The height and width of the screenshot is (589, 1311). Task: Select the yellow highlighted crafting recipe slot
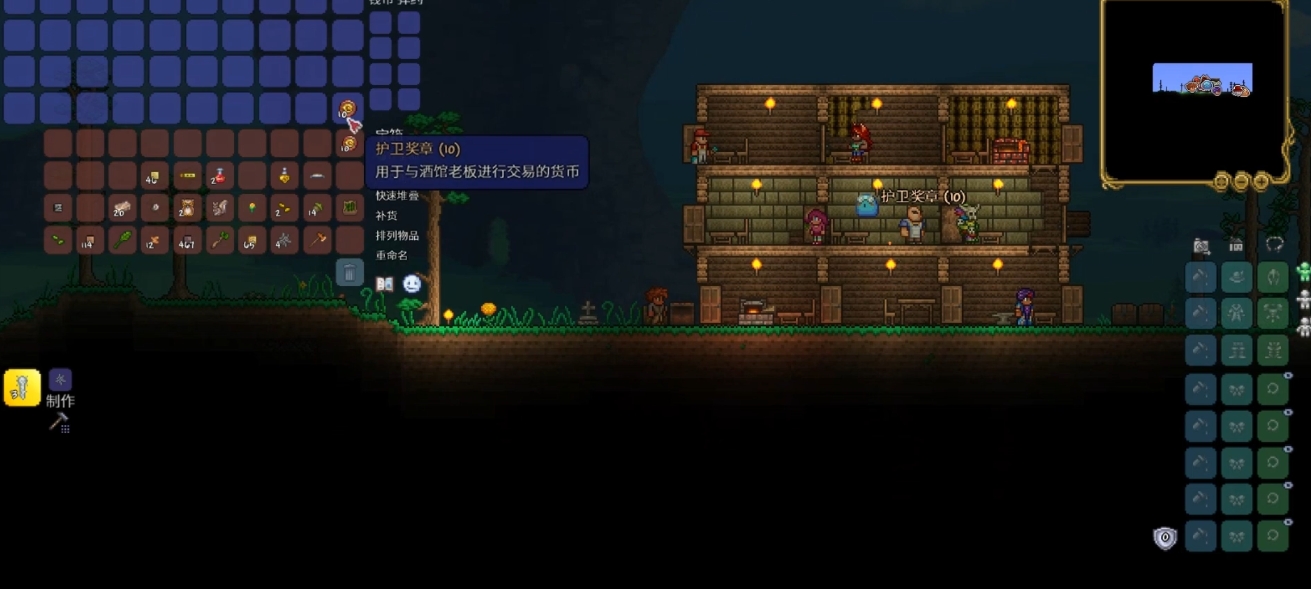pyautogui.click(x=22, y=388)
